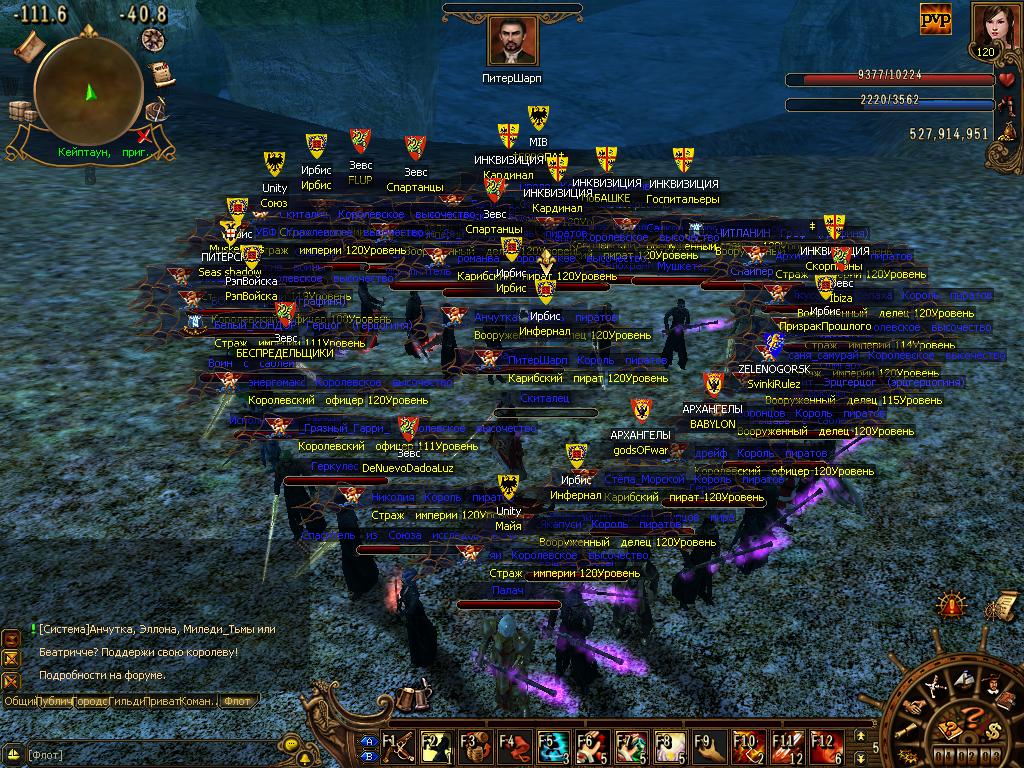Click the red alarm bell wheel icon

951,605
